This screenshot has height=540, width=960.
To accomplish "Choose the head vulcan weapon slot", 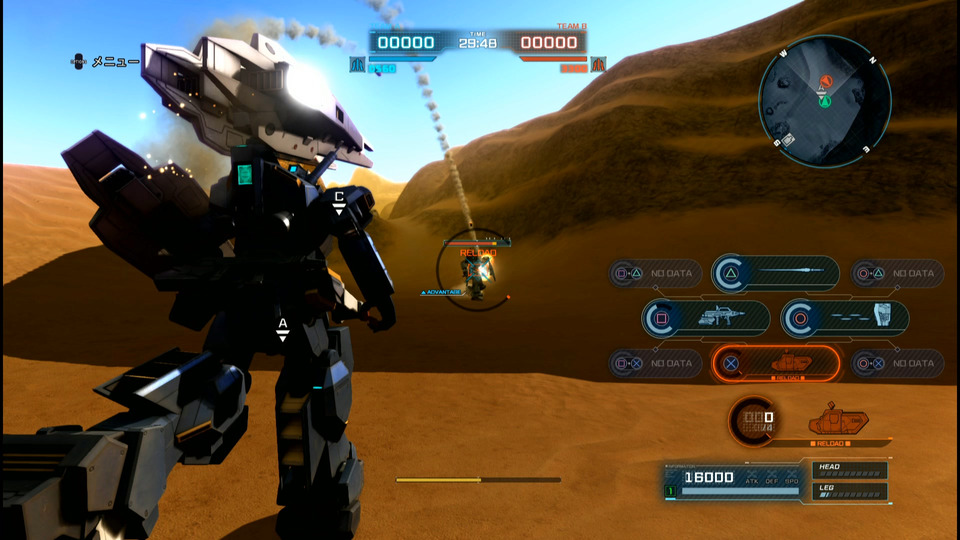I will pos(845,318).
